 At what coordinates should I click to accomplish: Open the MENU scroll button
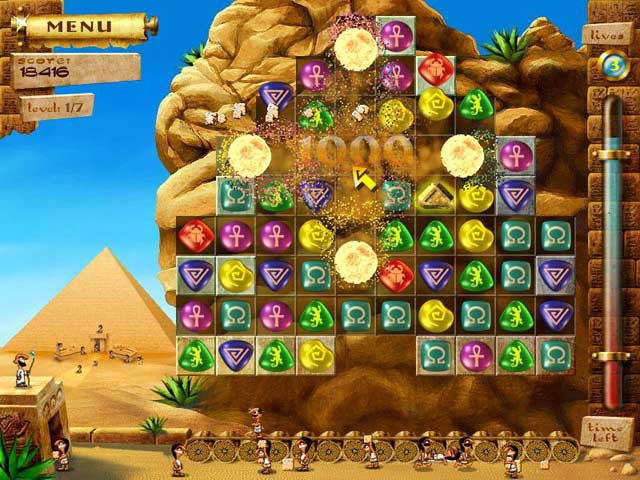coord(86,25)
